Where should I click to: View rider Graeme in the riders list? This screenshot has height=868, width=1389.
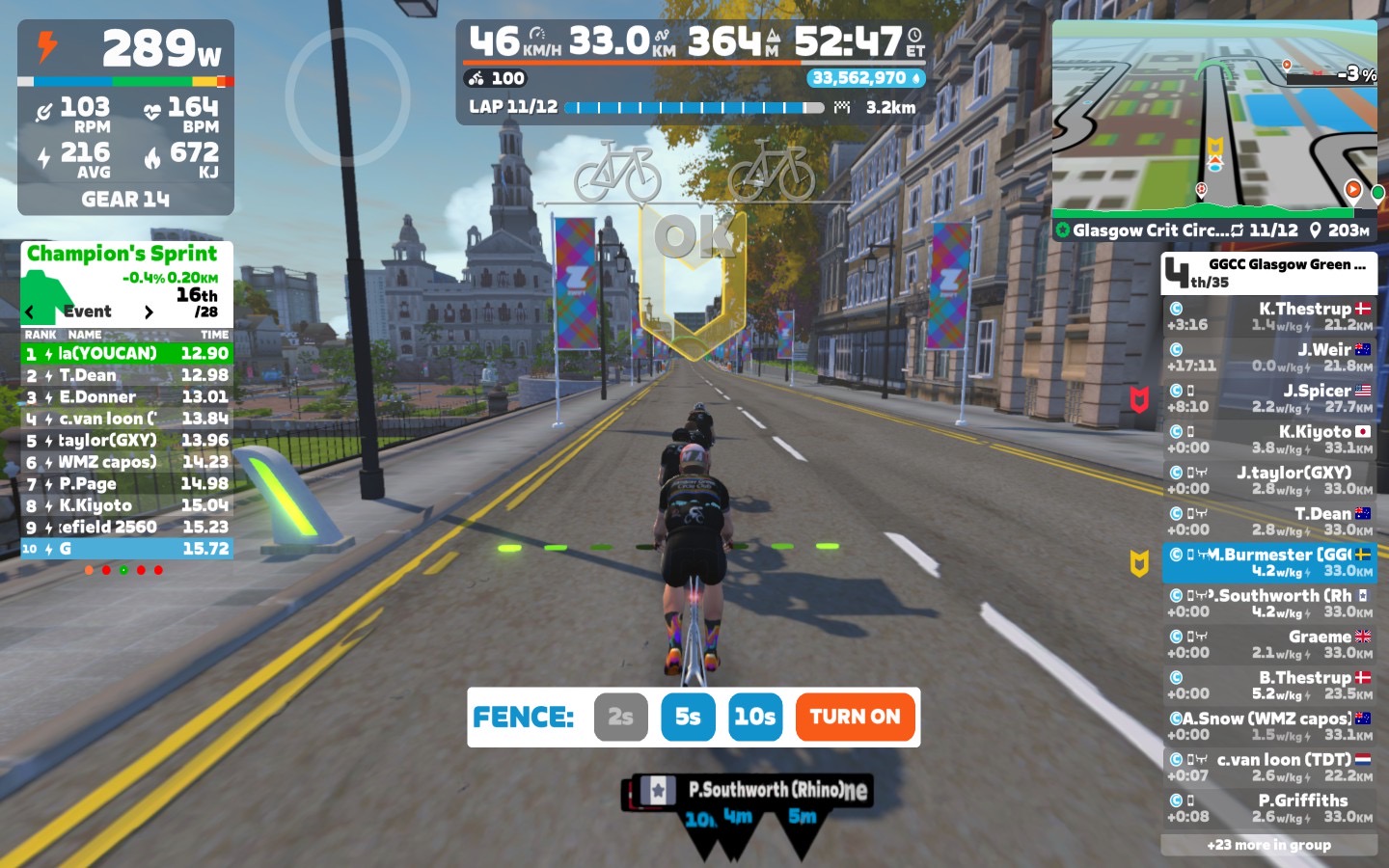(1268, 644)
